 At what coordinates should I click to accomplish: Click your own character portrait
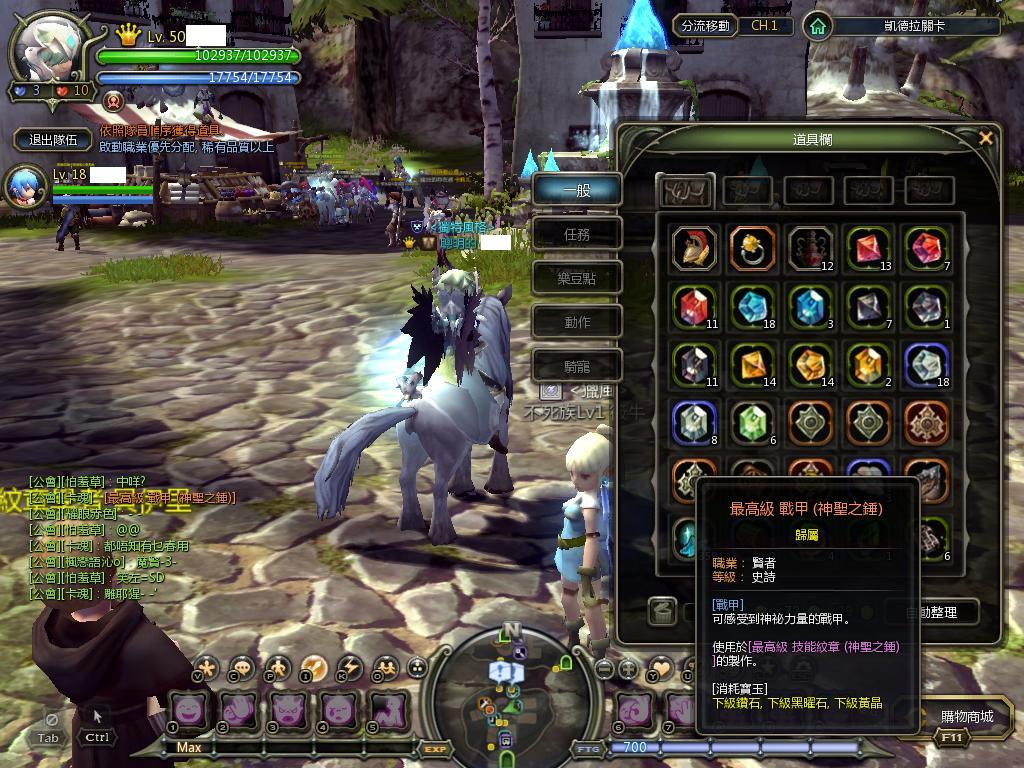click(50, 48)
